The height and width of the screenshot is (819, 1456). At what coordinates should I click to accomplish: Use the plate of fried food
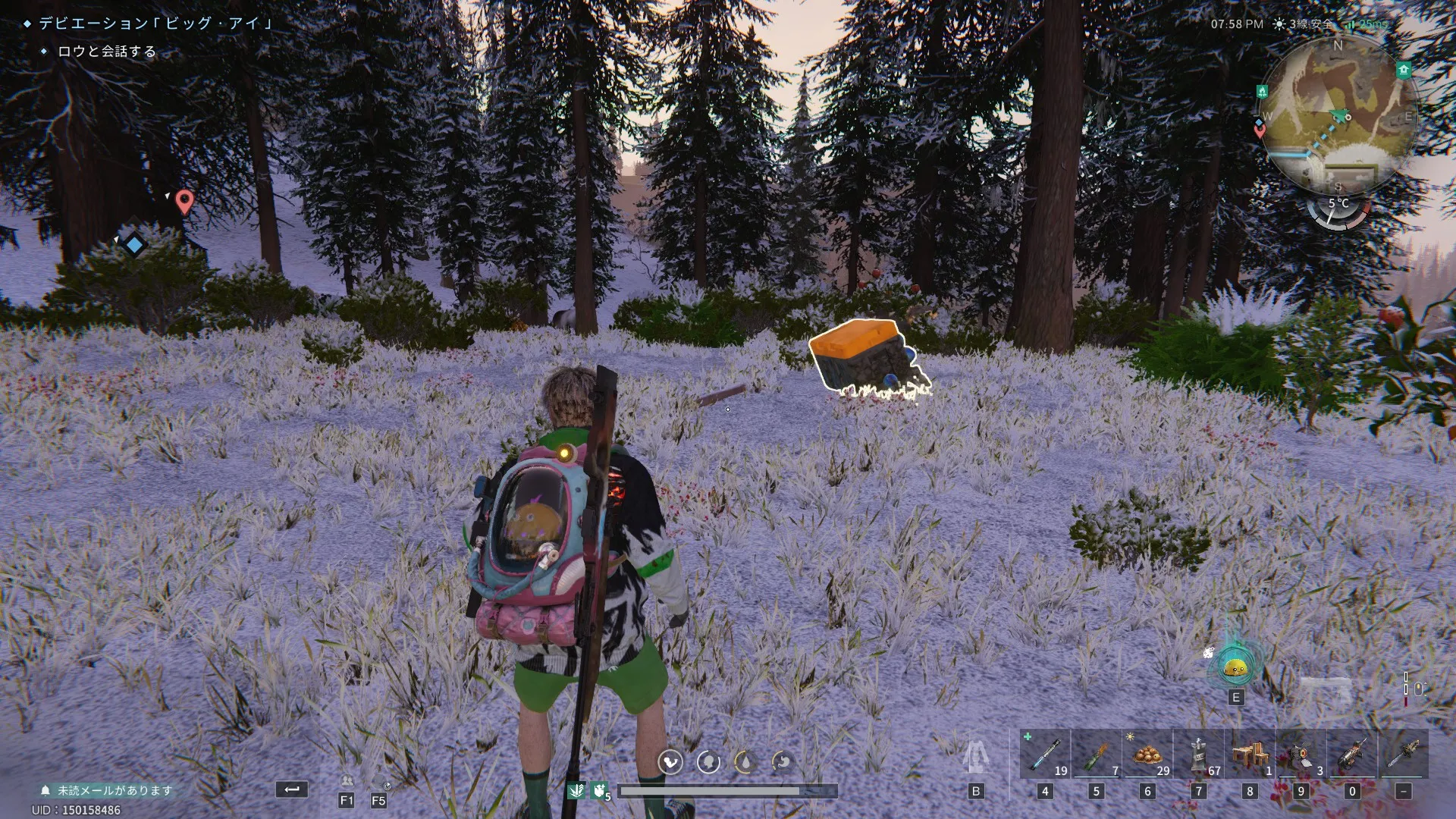[1147, 754]
